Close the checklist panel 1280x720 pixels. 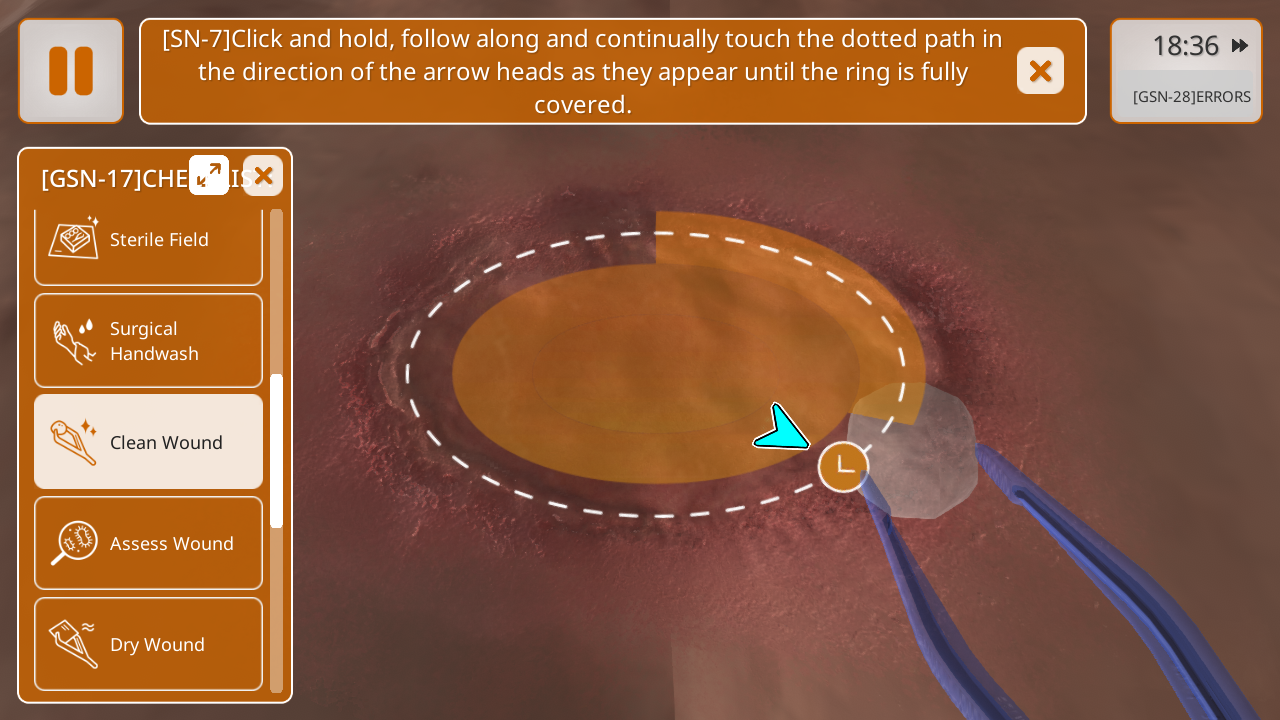click(263, 175)
